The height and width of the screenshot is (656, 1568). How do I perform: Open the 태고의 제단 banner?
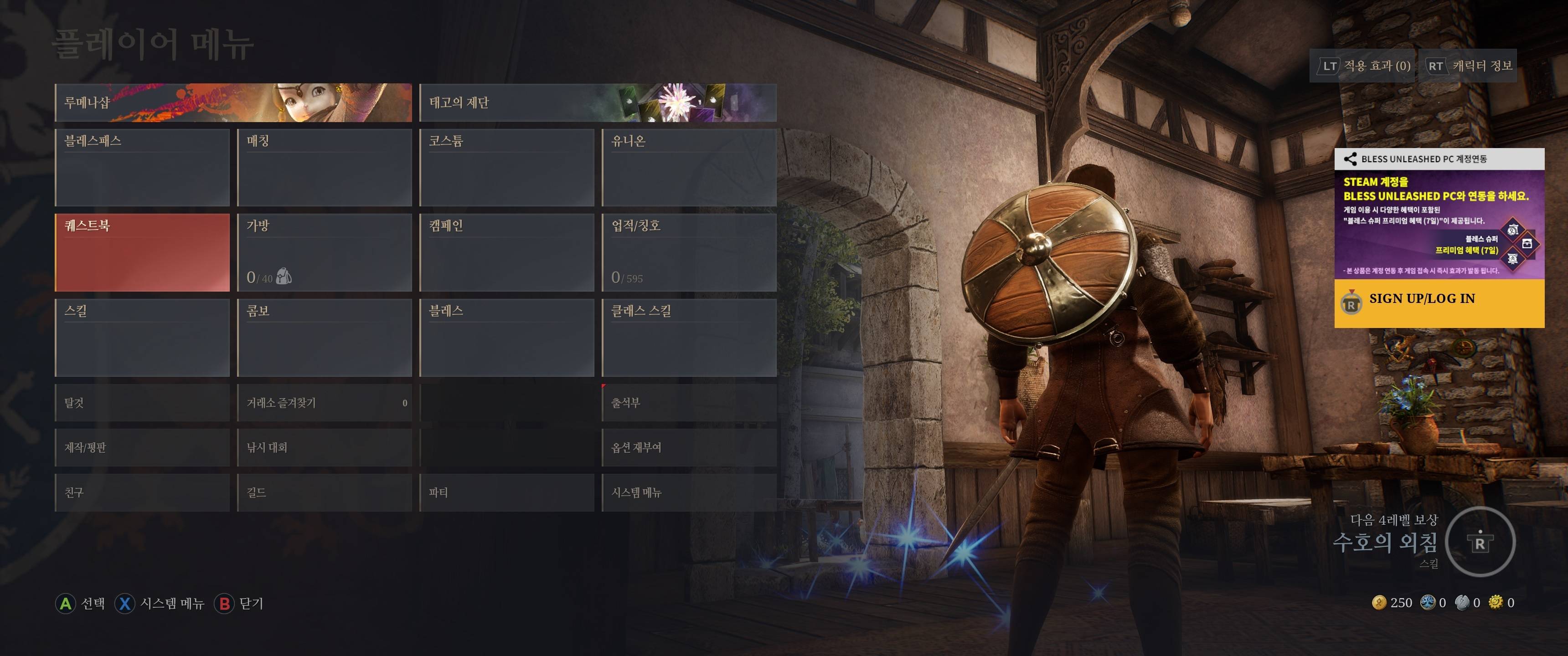click(x=598, y=103)
